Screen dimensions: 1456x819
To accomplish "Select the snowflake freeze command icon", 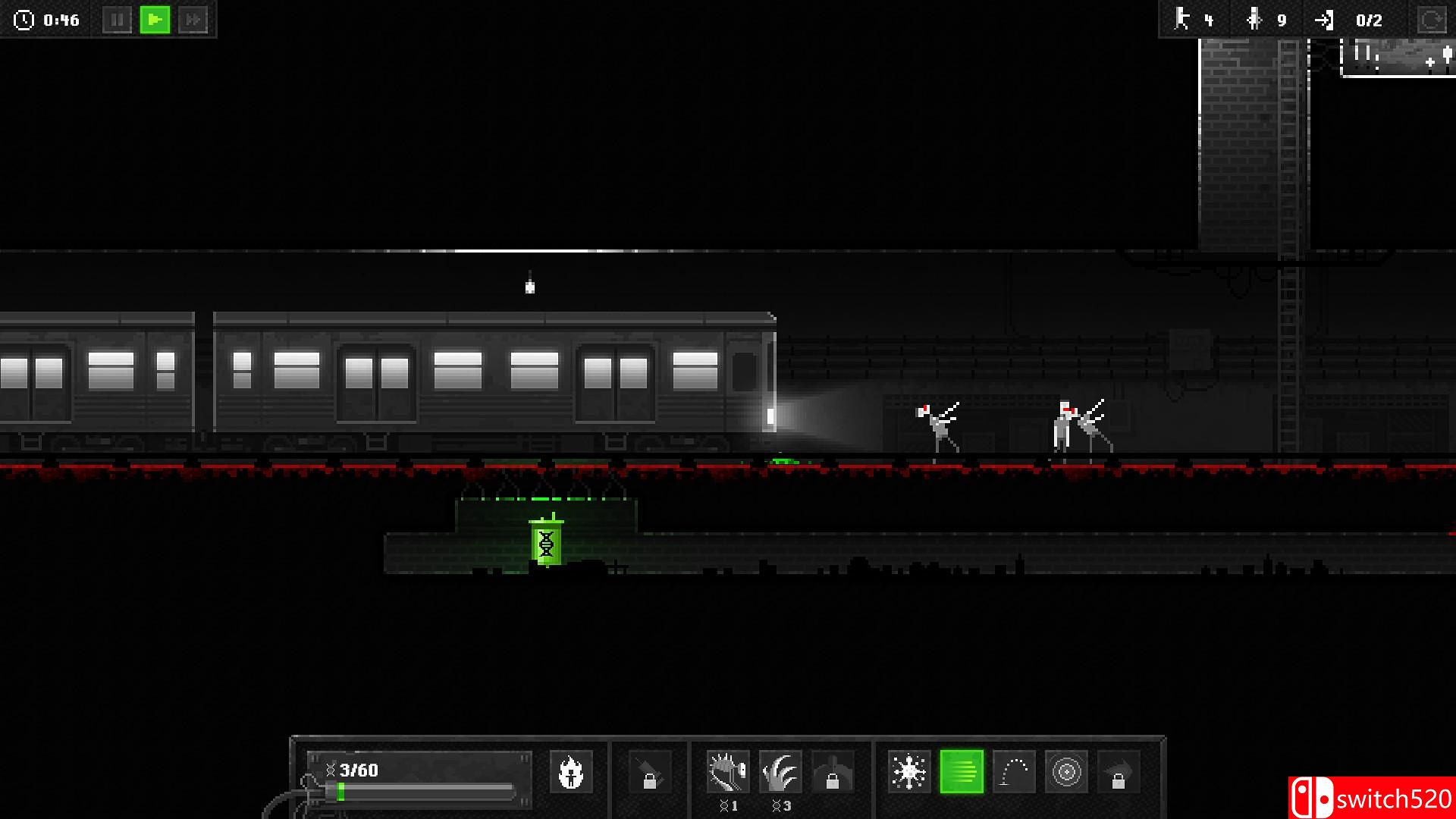I will coord(910,772).
